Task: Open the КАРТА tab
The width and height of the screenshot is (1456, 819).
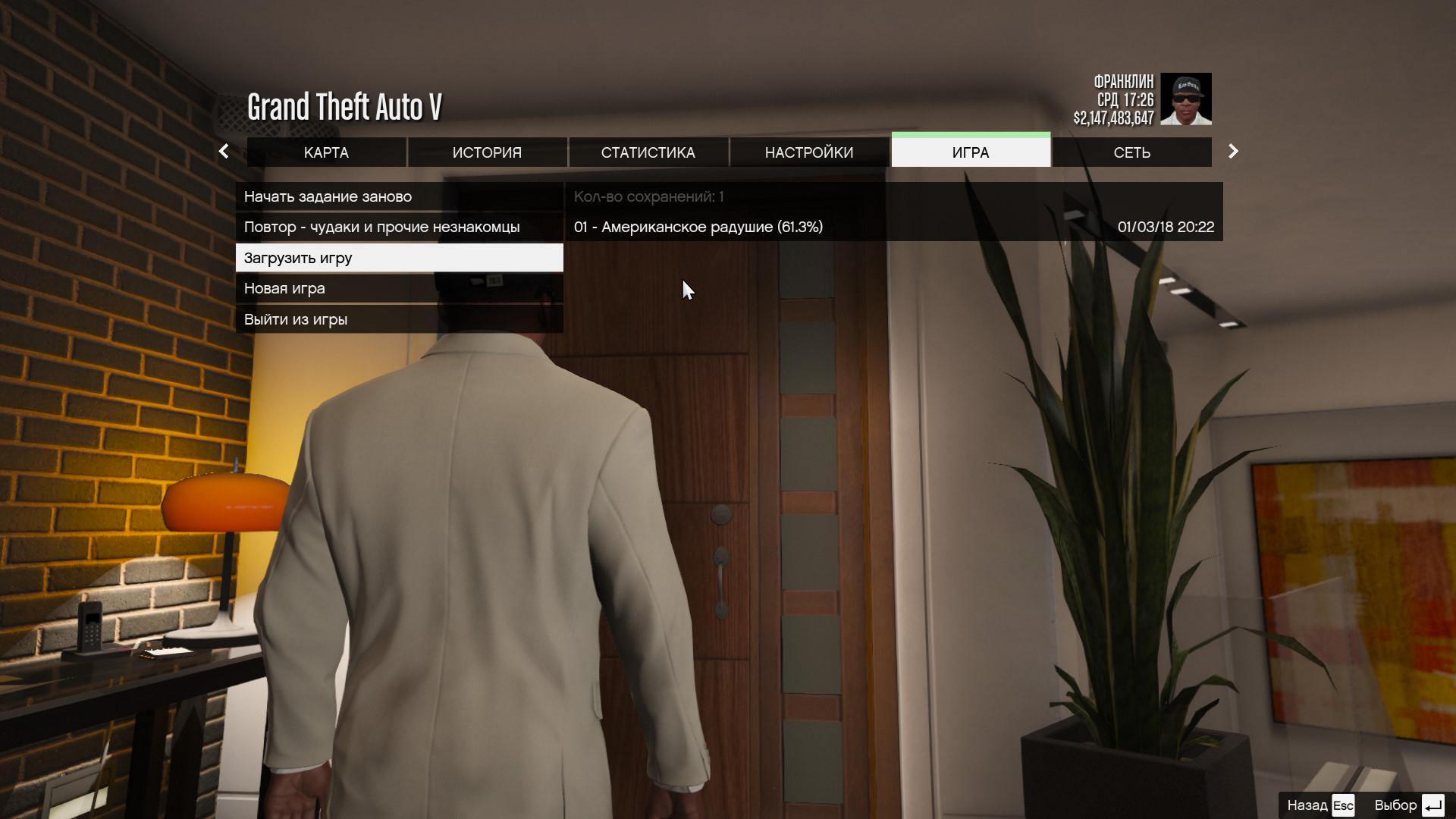Action: coord(326,152)
